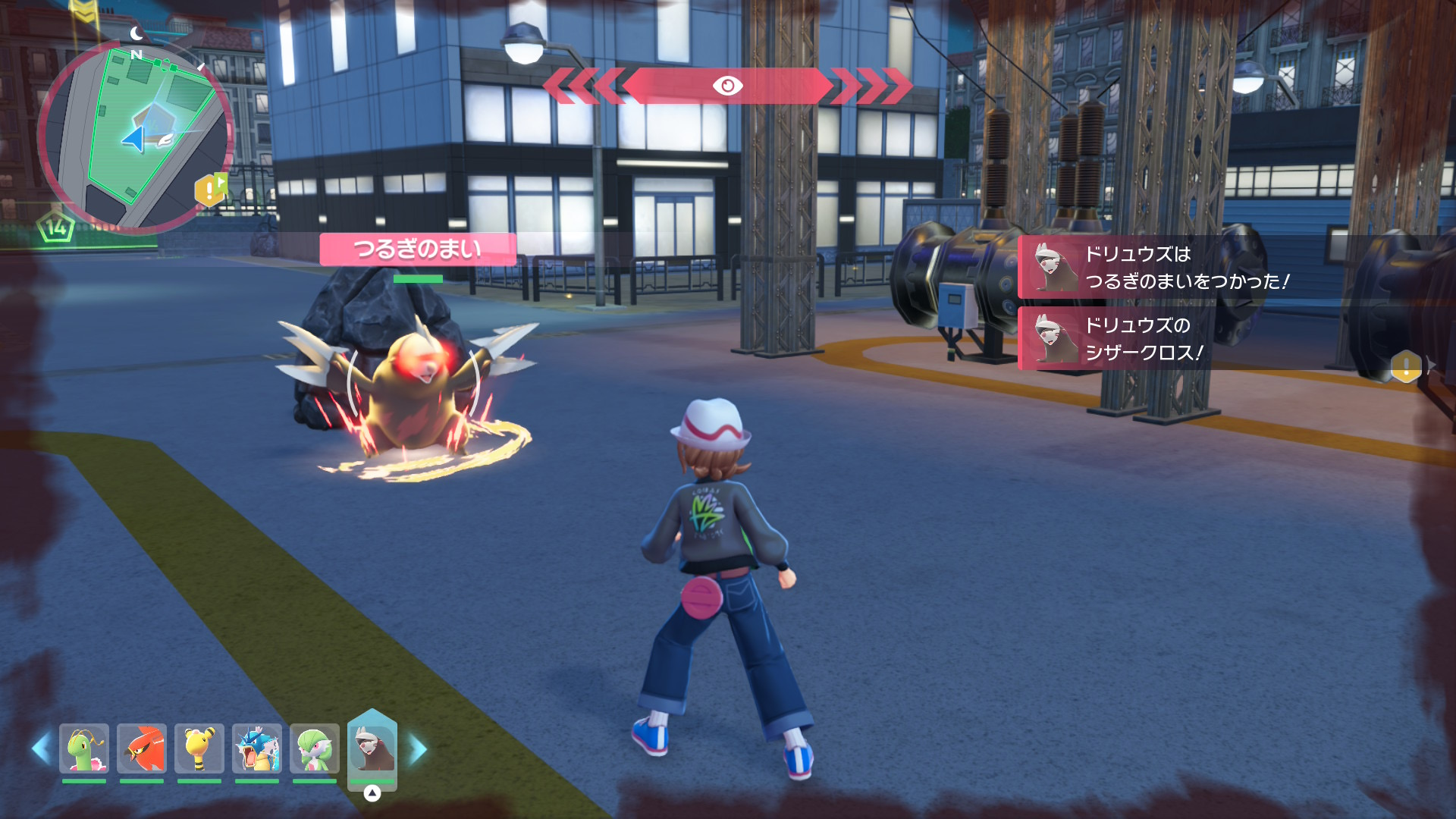Select Metapod in the party bar
This screenshot has width=1456, height=819.
pyautogui.click(x=84, y=748)
